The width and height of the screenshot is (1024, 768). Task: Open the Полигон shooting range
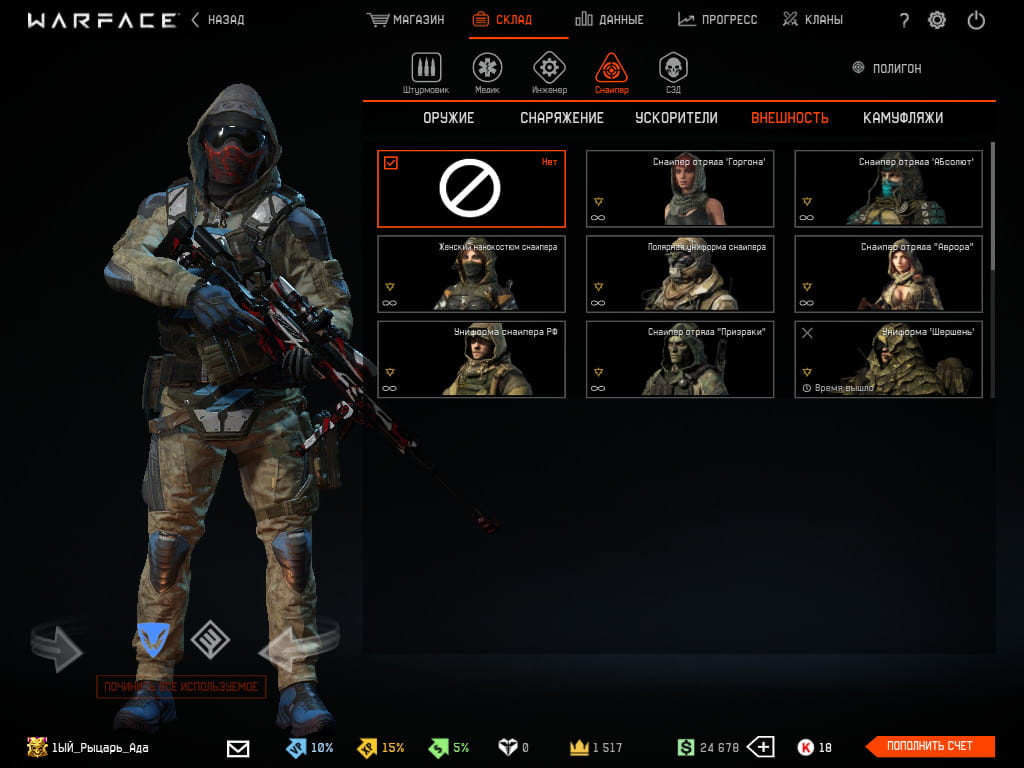tap(886, 68)
